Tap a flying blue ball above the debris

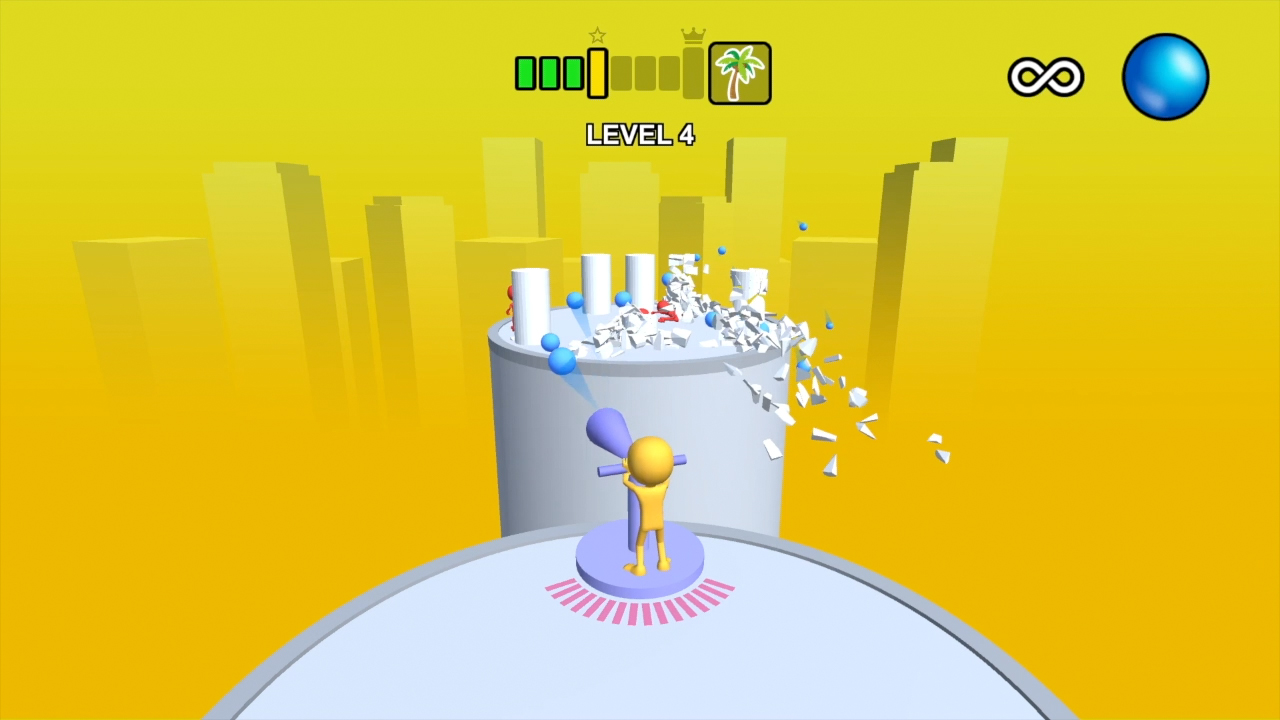pos(802,226)
